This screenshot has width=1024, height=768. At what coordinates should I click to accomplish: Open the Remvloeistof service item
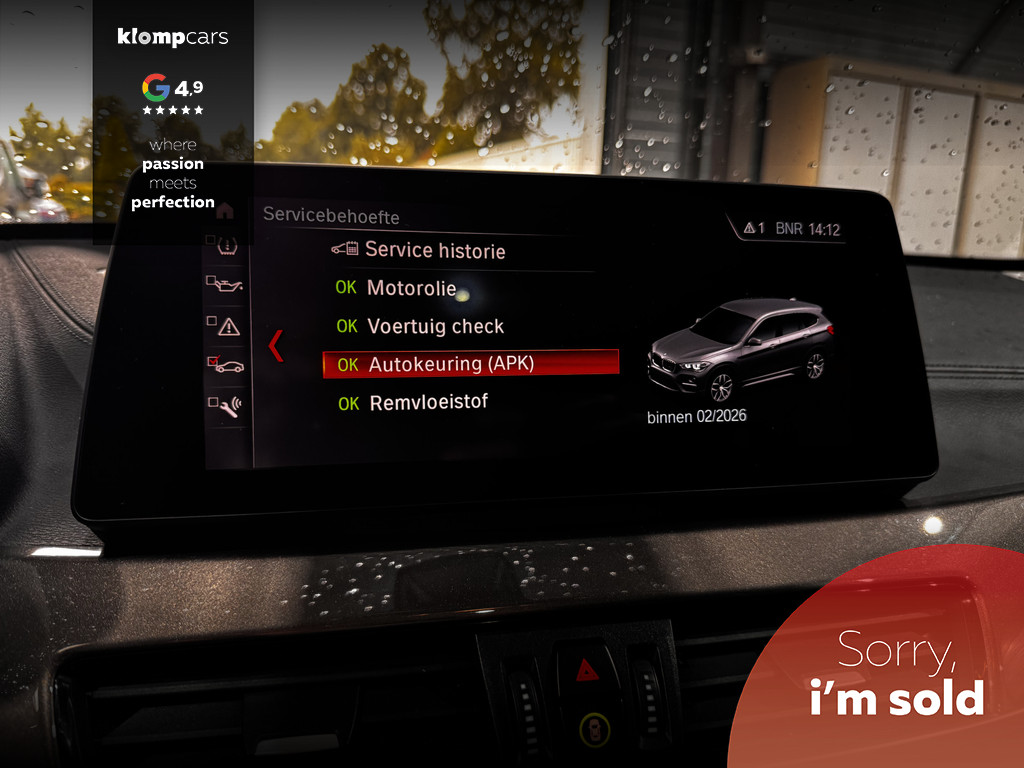428,403
